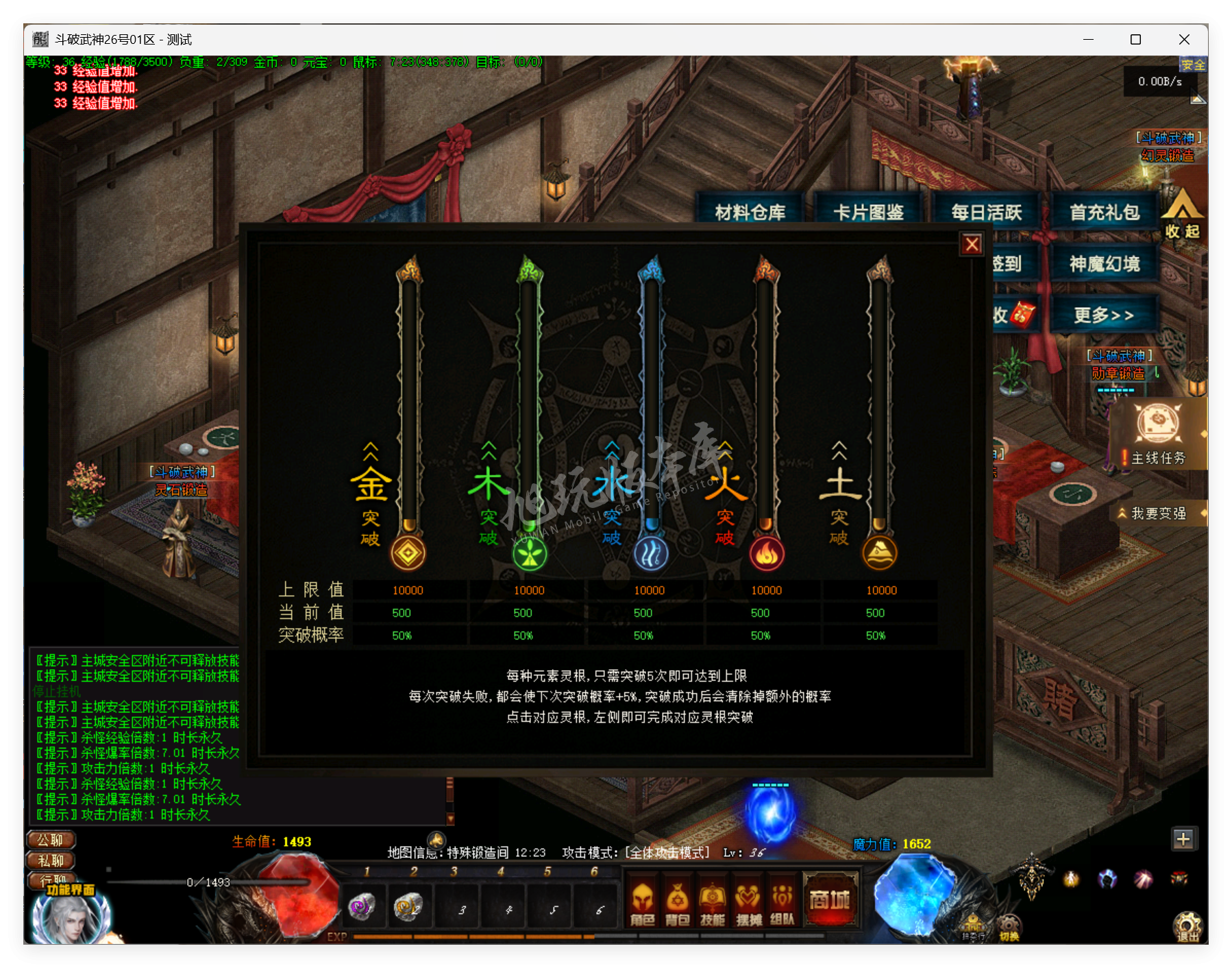Click the 首充礼包 gift pack button
The image size is (1232, 968).
coord(1105,213)
